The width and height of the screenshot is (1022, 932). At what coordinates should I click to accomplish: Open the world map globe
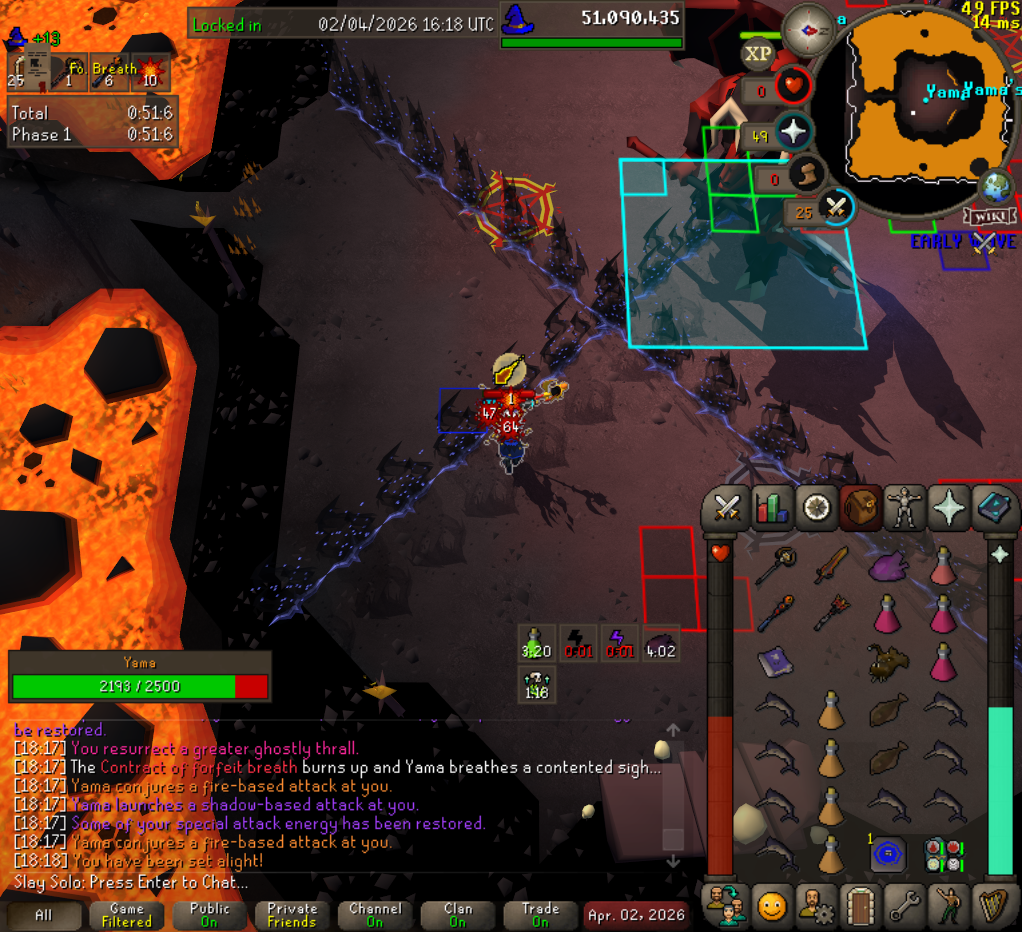point(996,187)
